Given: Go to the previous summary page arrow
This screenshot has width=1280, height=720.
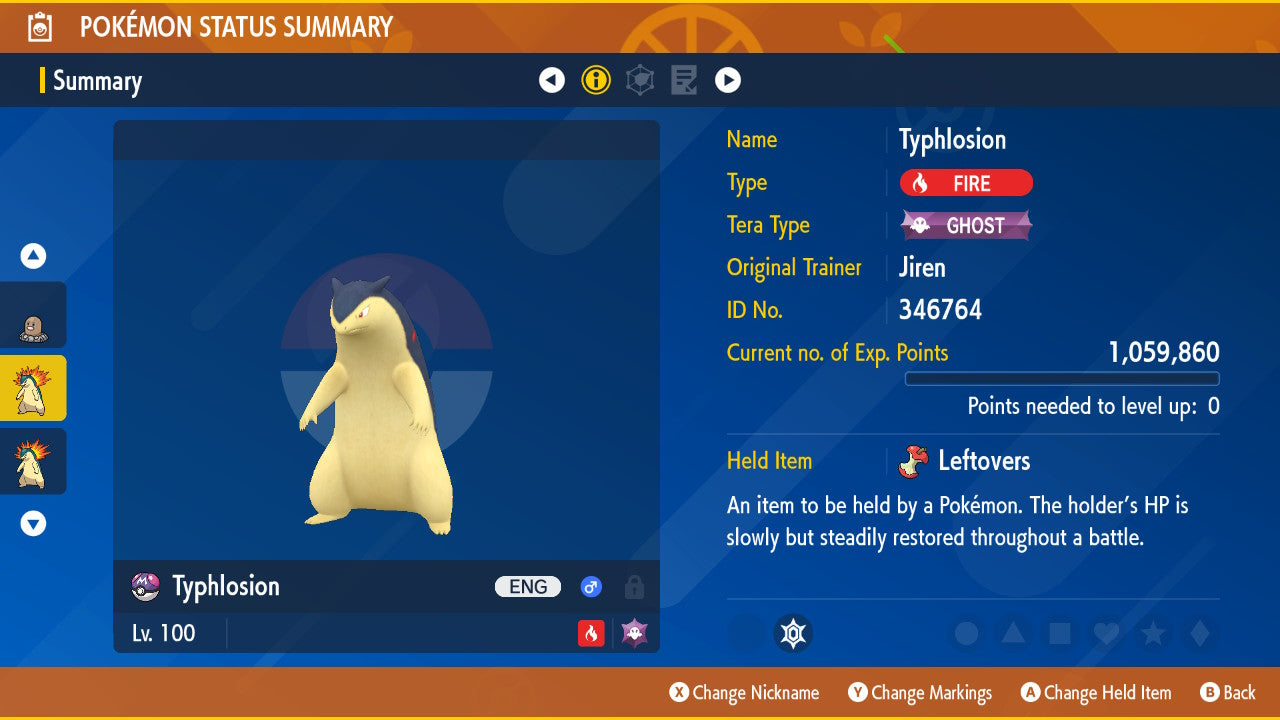Looking at the screenshot, I should tap(552, 80).
